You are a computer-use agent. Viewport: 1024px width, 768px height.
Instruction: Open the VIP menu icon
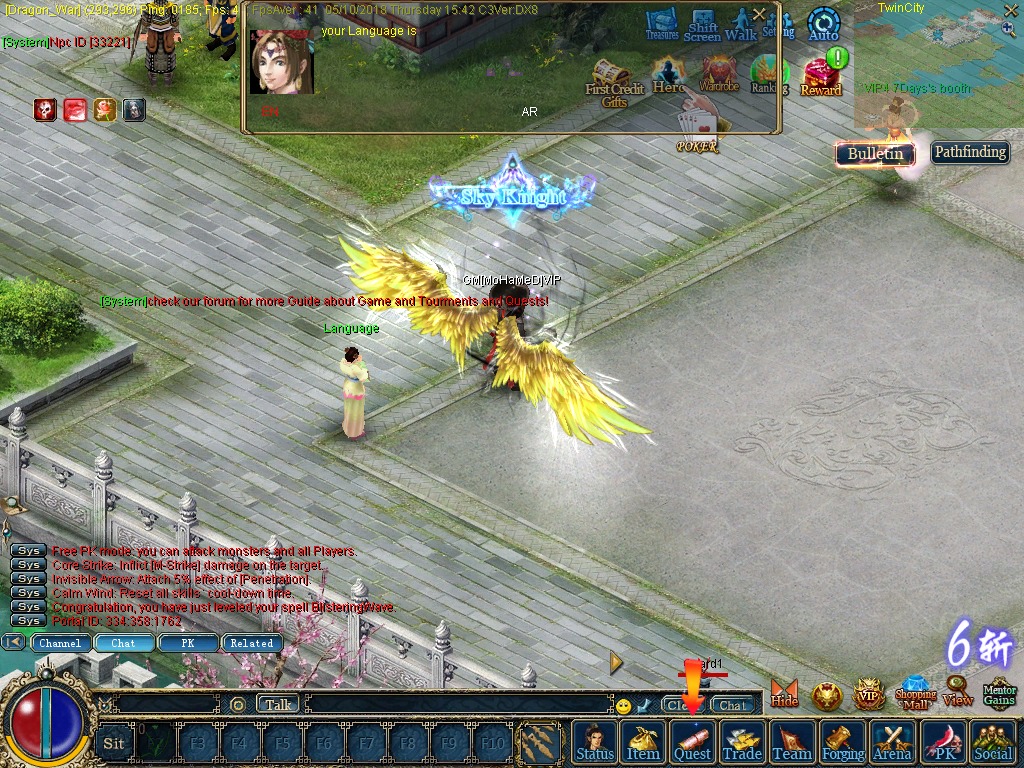(869, 693)
